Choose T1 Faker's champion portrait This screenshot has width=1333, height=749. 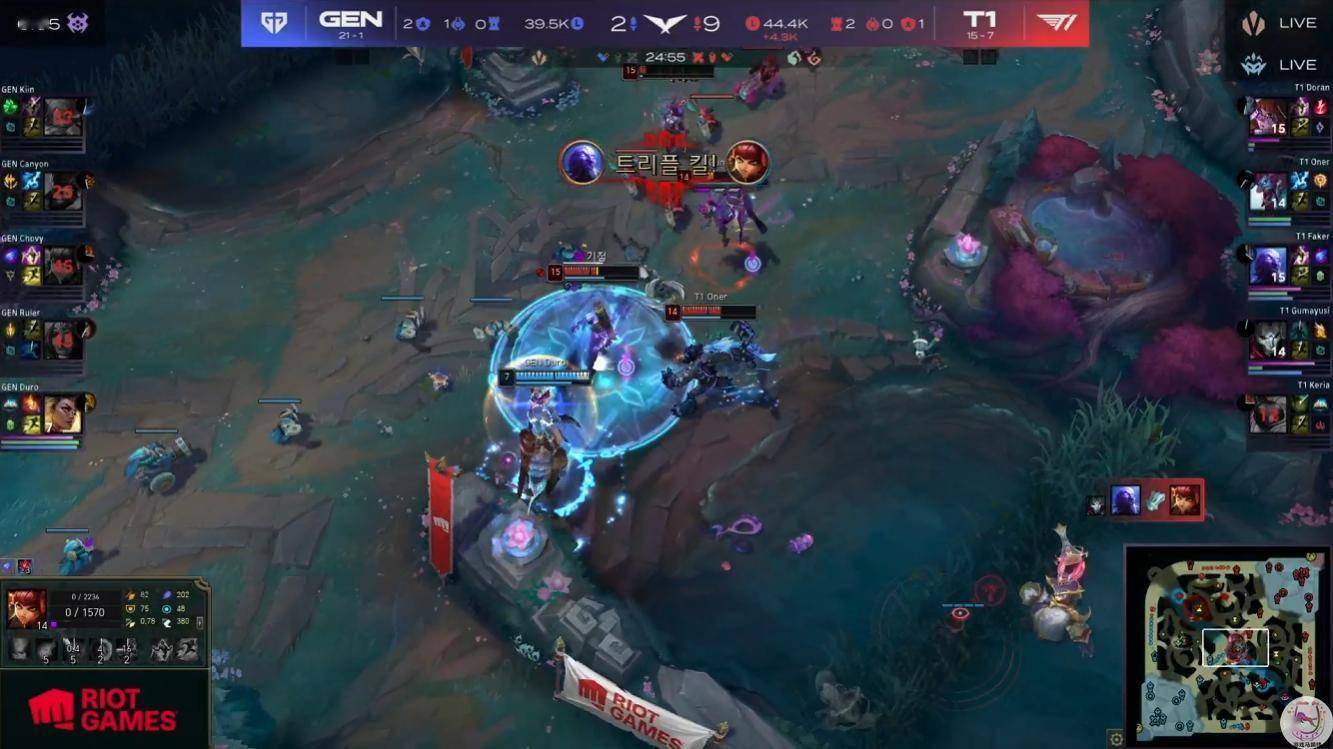click(1269, 266)
